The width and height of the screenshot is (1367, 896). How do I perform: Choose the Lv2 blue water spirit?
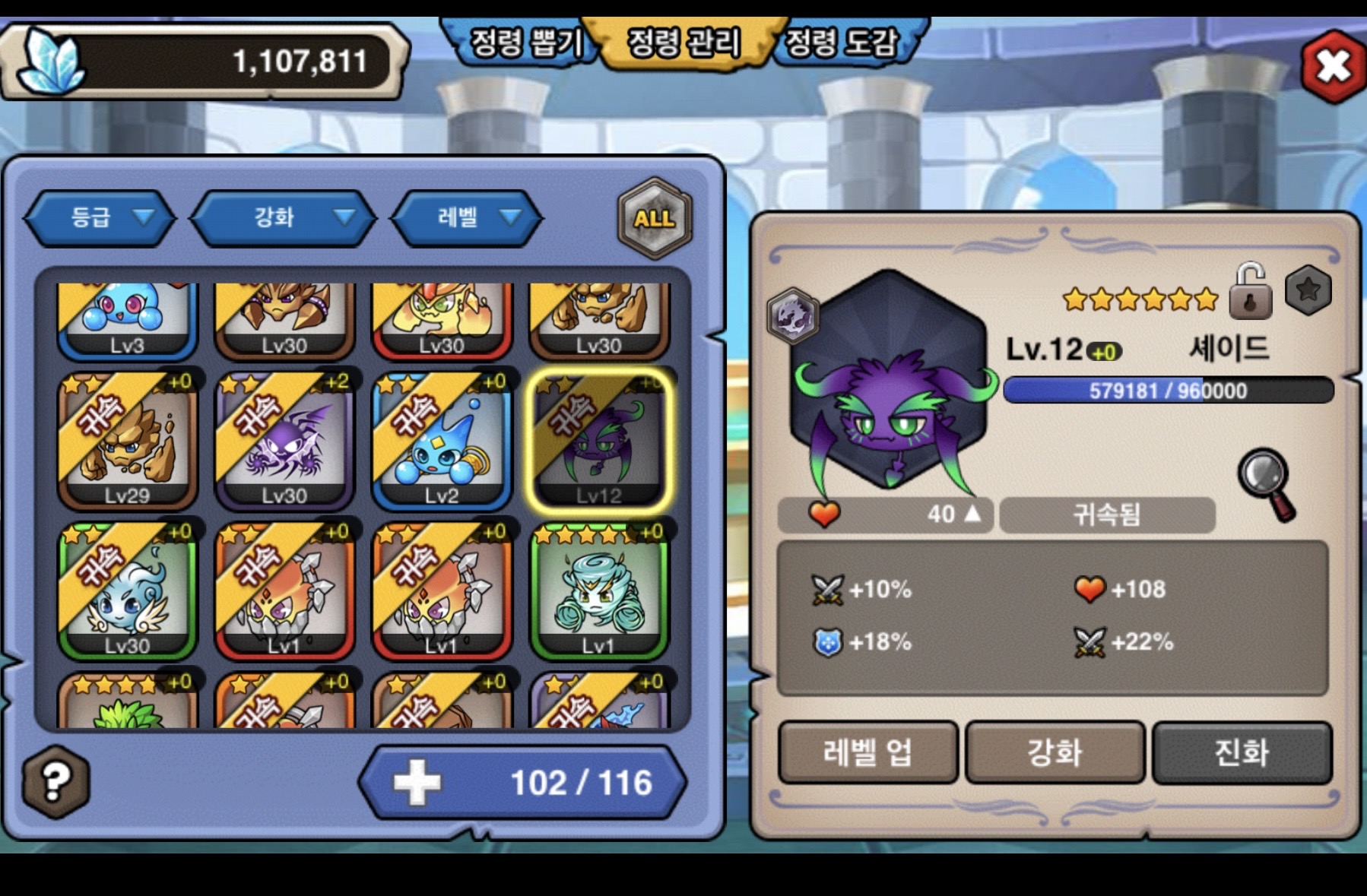point(442,441)
